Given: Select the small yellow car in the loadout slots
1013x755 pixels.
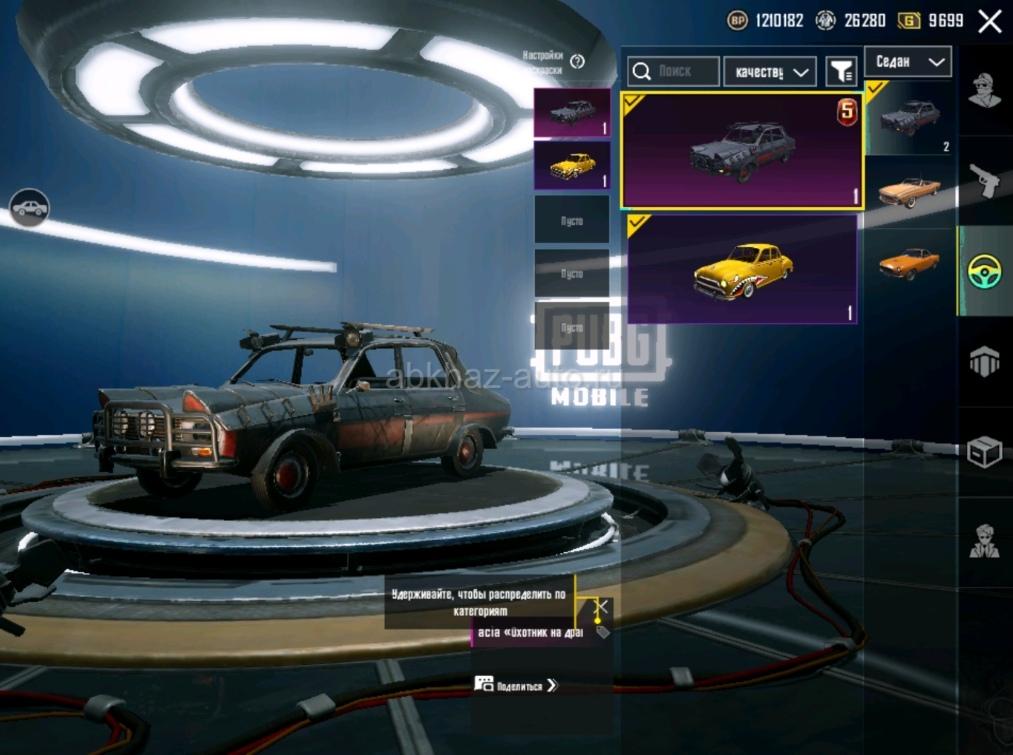Looking at the screenshot, I should (x=572, y=165).
